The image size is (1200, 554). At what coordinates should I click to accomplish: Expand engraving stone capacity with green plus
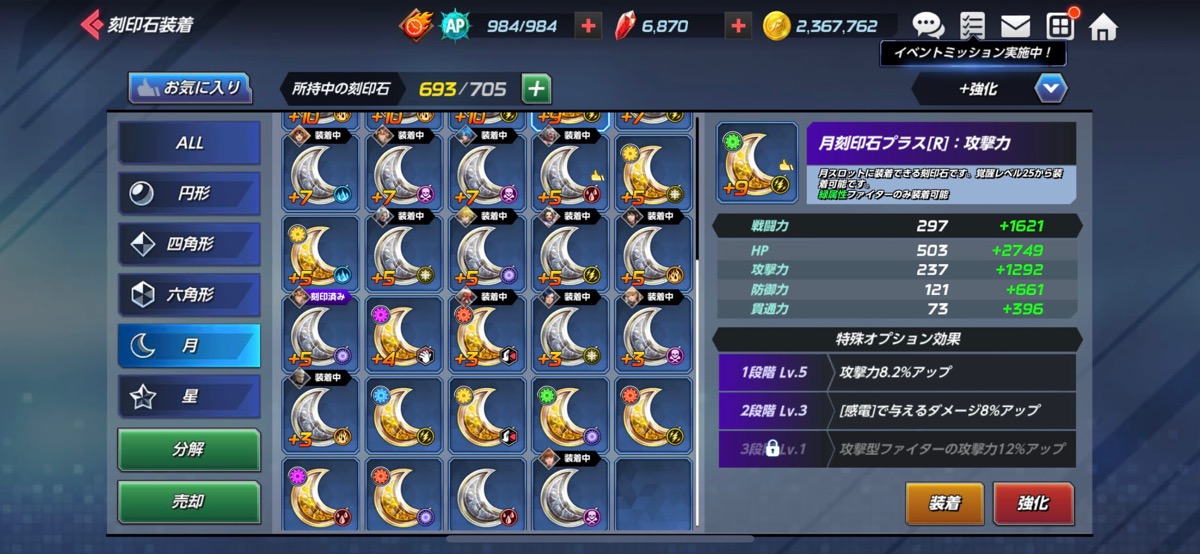[537, 89]
